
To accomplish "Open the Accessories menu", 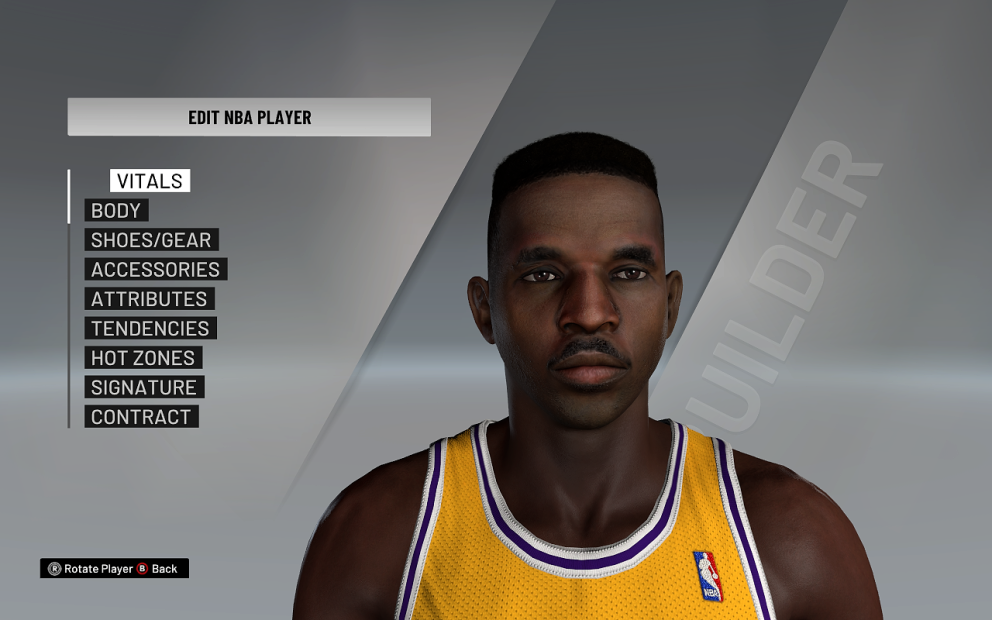I will [x=155, y=270].
